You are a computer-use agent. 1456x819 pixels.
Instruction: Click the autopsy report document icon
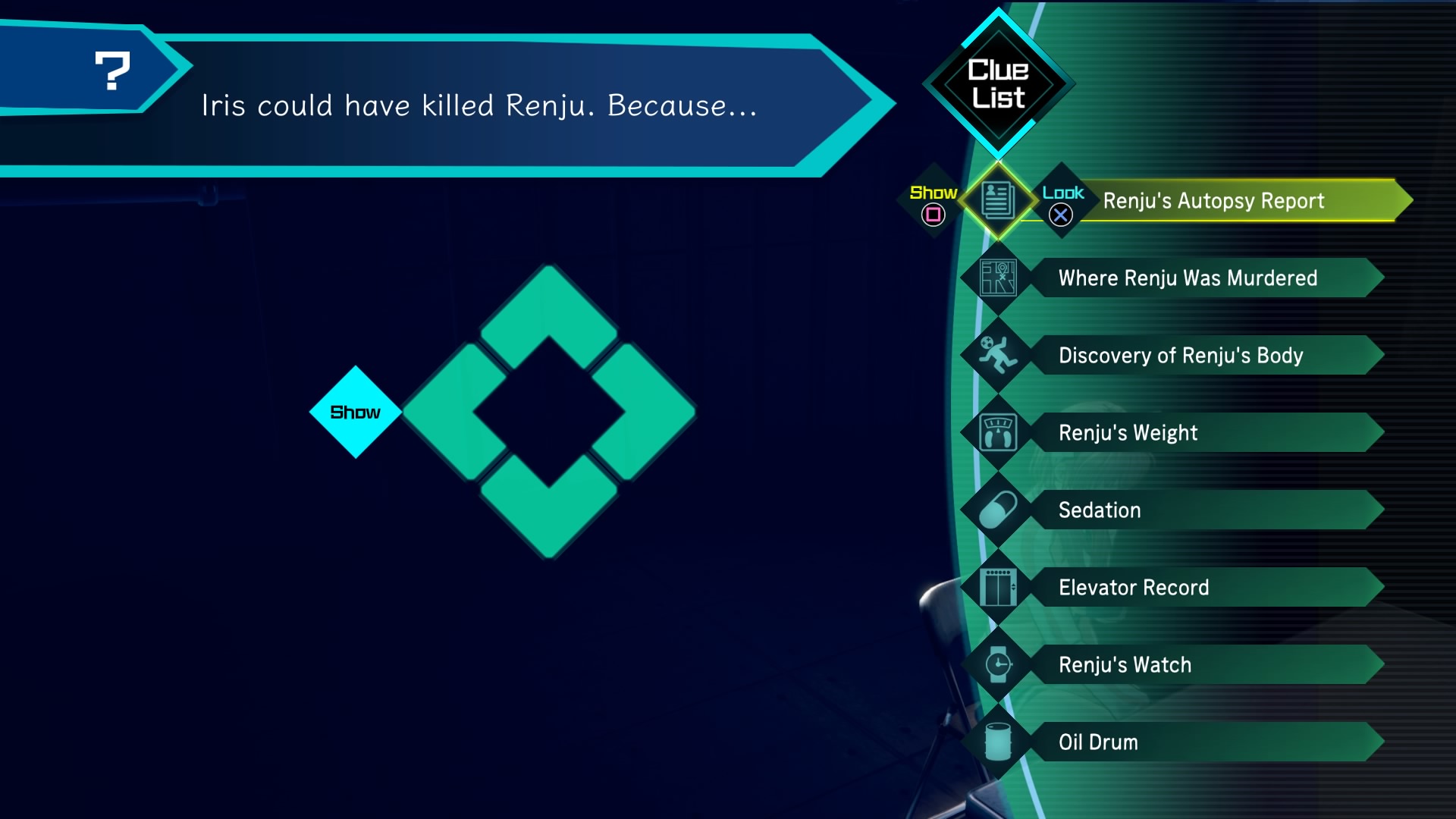[x=998, y=201]
